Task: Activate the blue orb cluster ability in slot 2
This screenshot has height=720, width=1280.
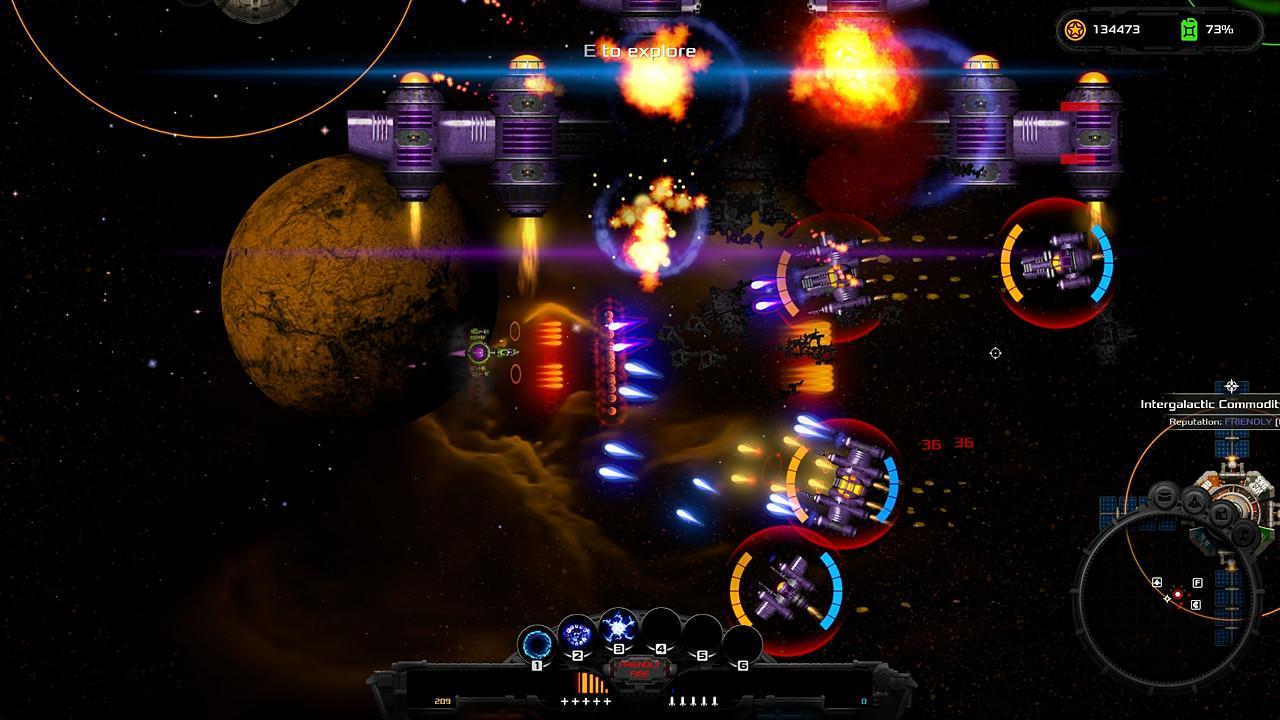Action: [577, 633]
